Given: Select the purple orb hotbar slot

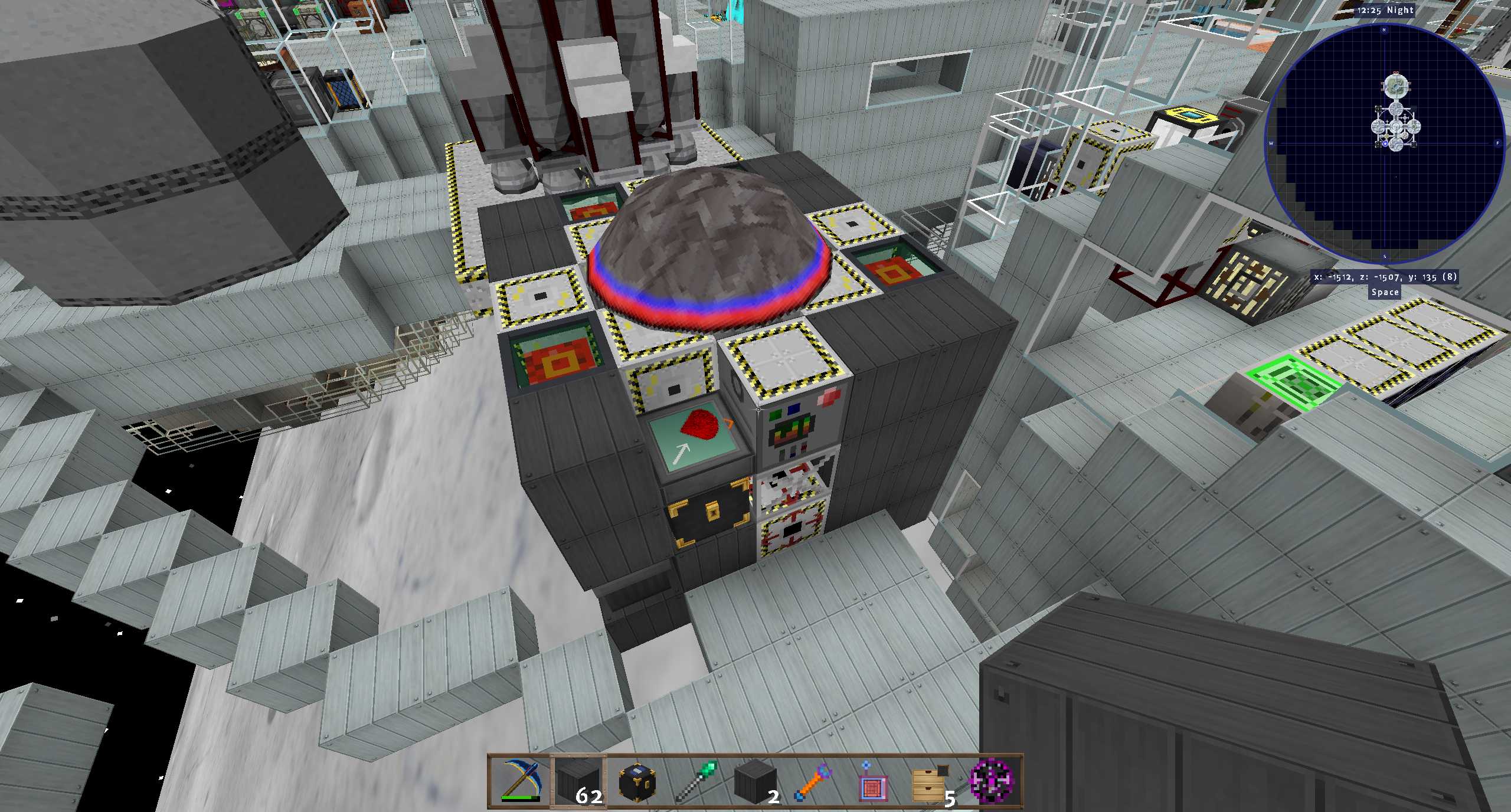Looking at the screenshot, I should pos(991,781).
